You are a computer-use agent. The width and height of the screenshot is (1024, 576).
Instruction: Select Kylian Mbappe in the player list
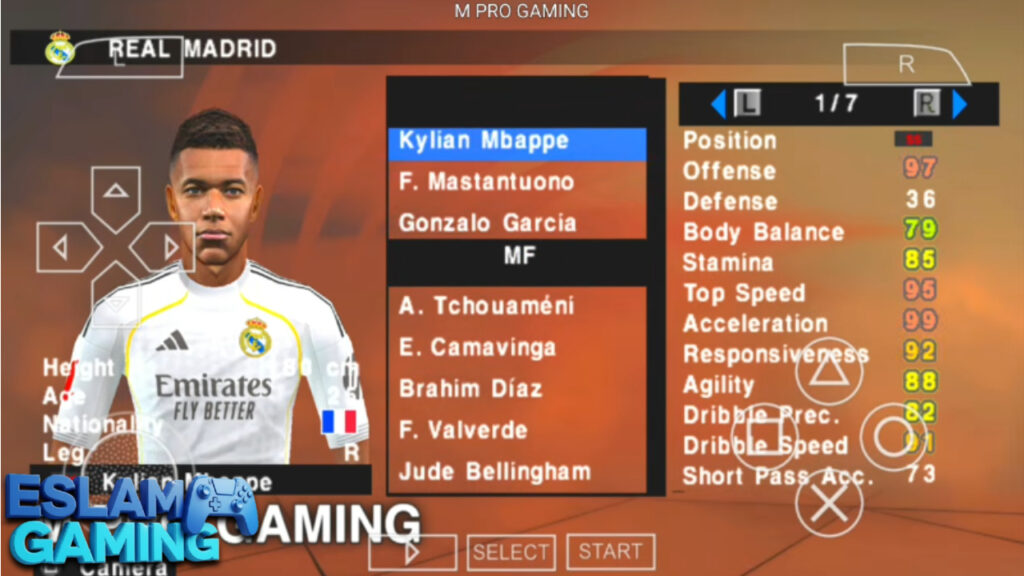pos(516,142)
